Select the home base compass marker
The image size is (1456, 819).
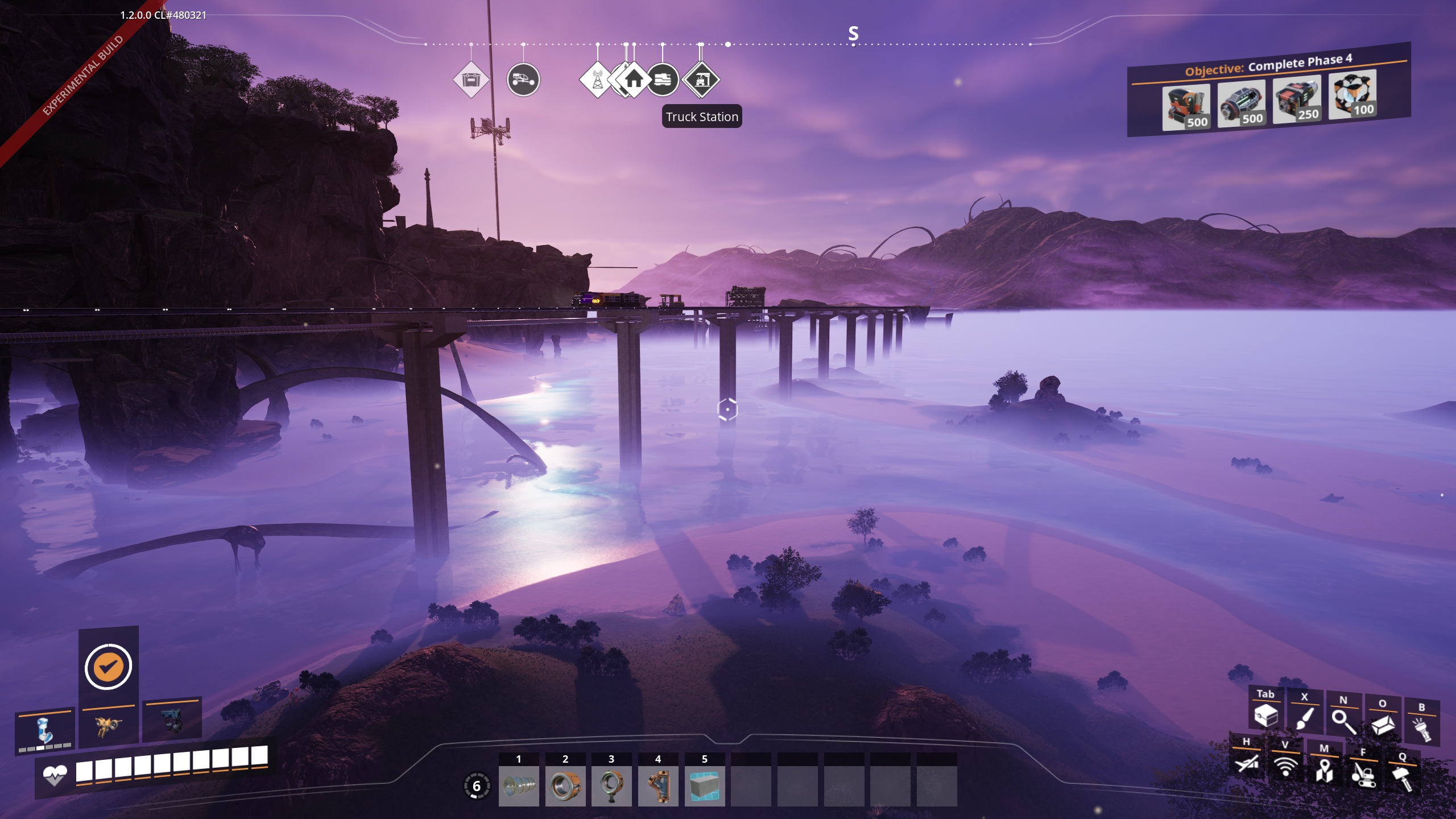click(634, 80)
